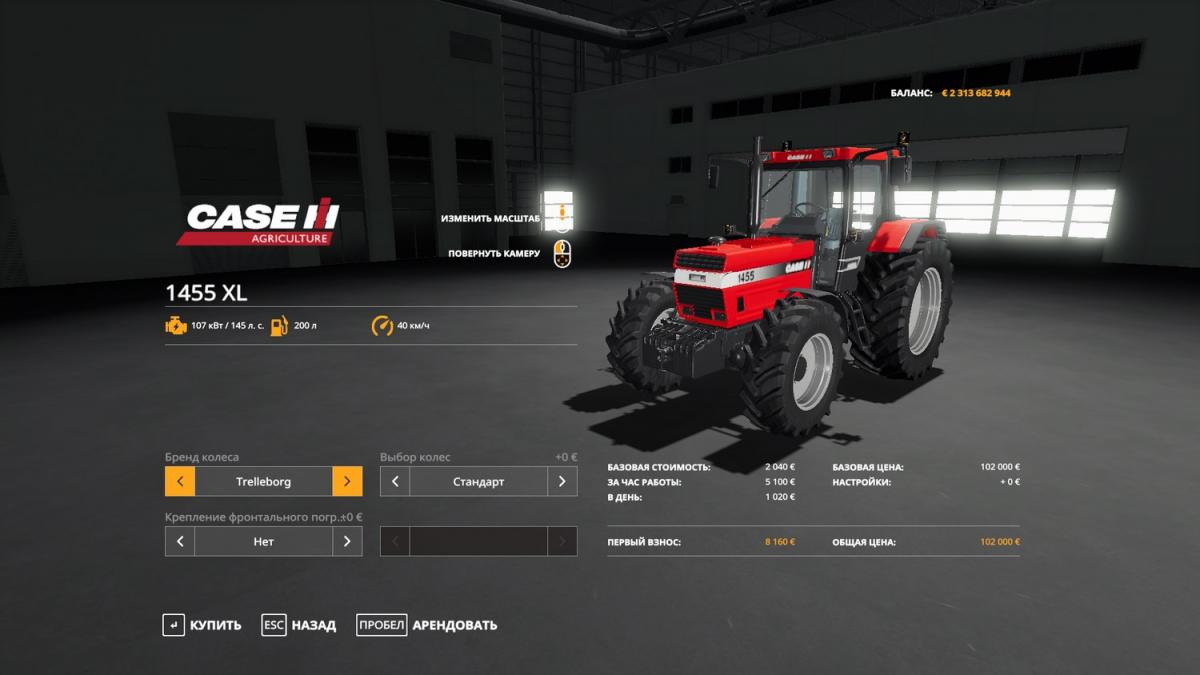Screen dimensions: 1200x675
Task: Choose next front loader mount option
Action: pos(347,541)
